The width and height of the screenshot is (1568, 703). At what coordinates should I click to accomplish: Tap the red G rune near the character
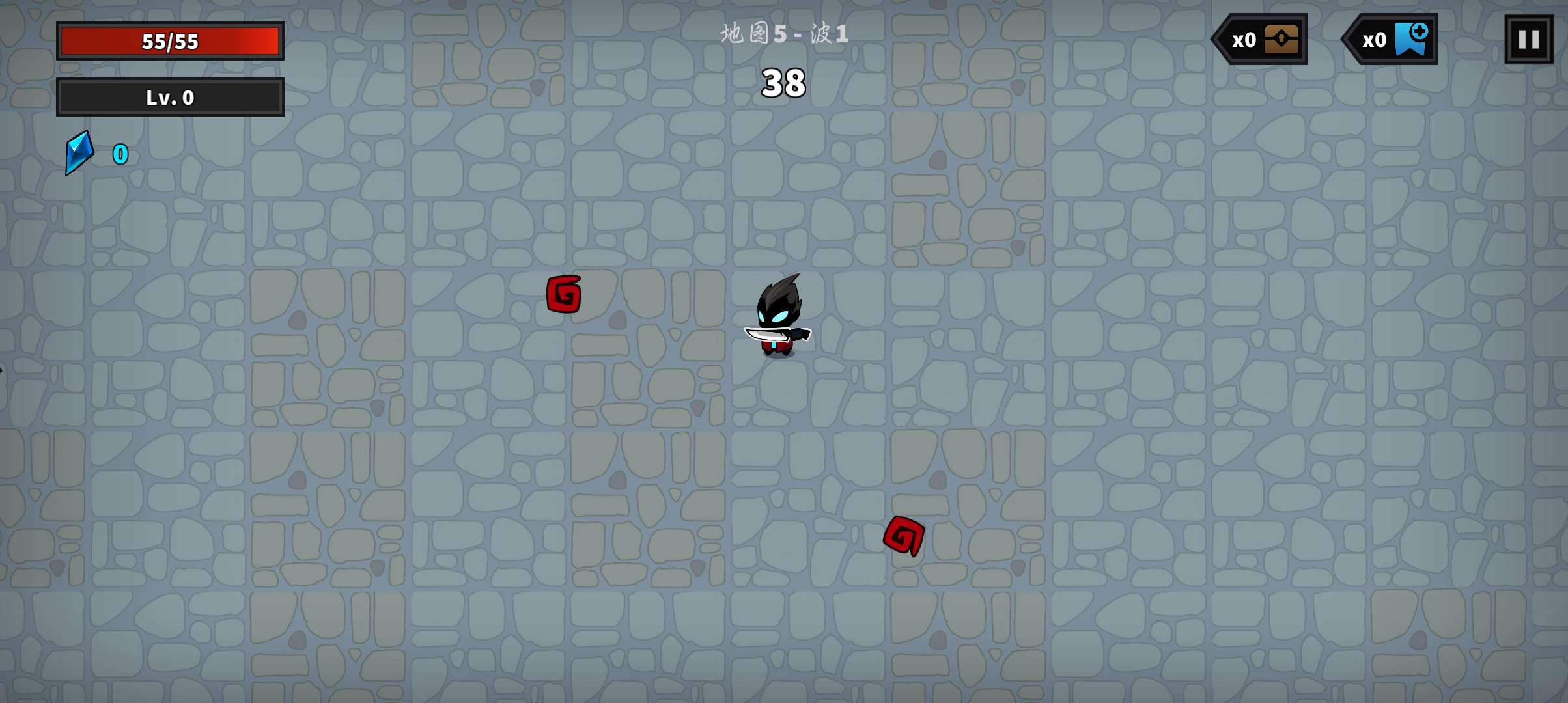564,293
